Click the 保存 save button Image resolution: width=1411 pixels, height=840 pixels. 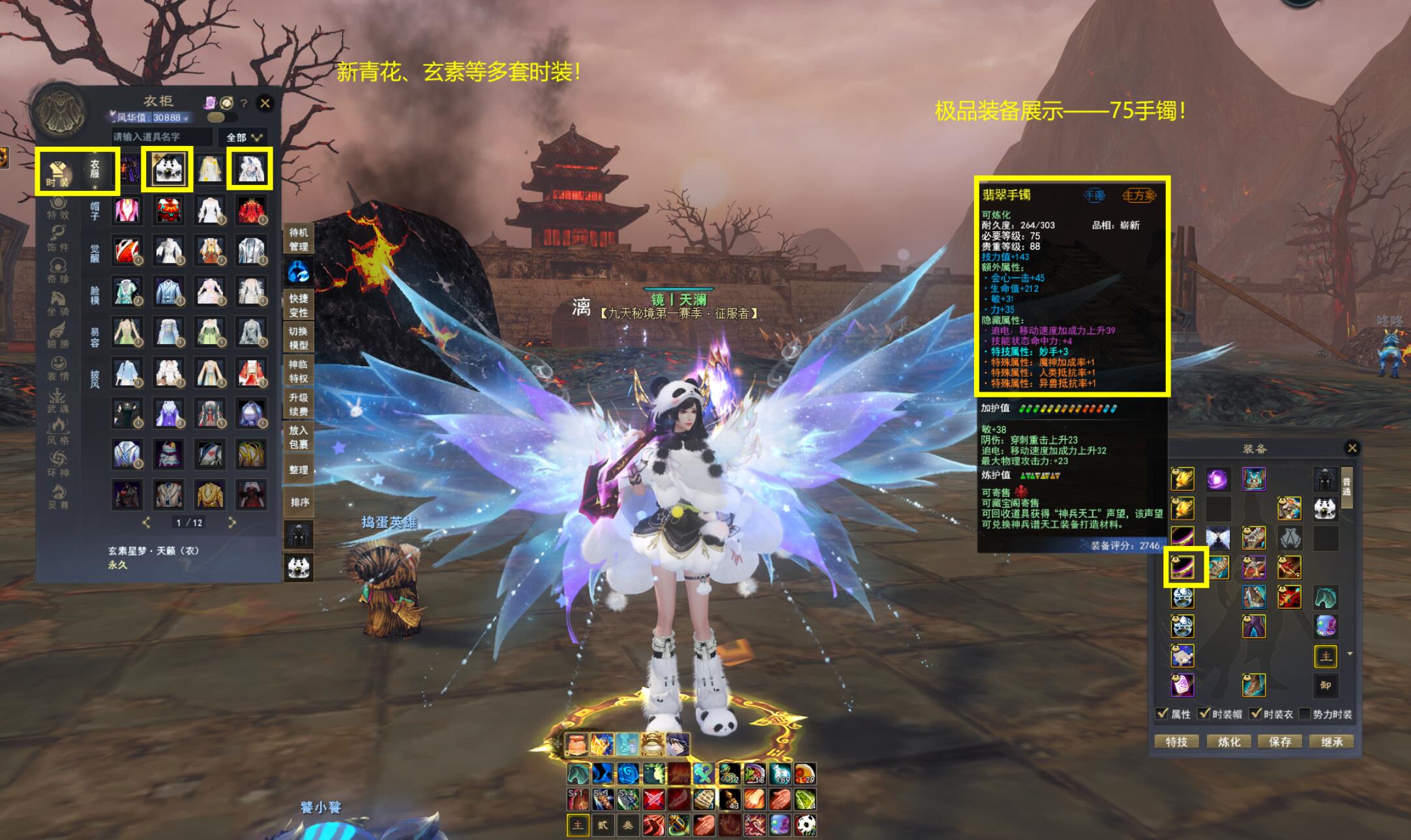(1280, 742)
